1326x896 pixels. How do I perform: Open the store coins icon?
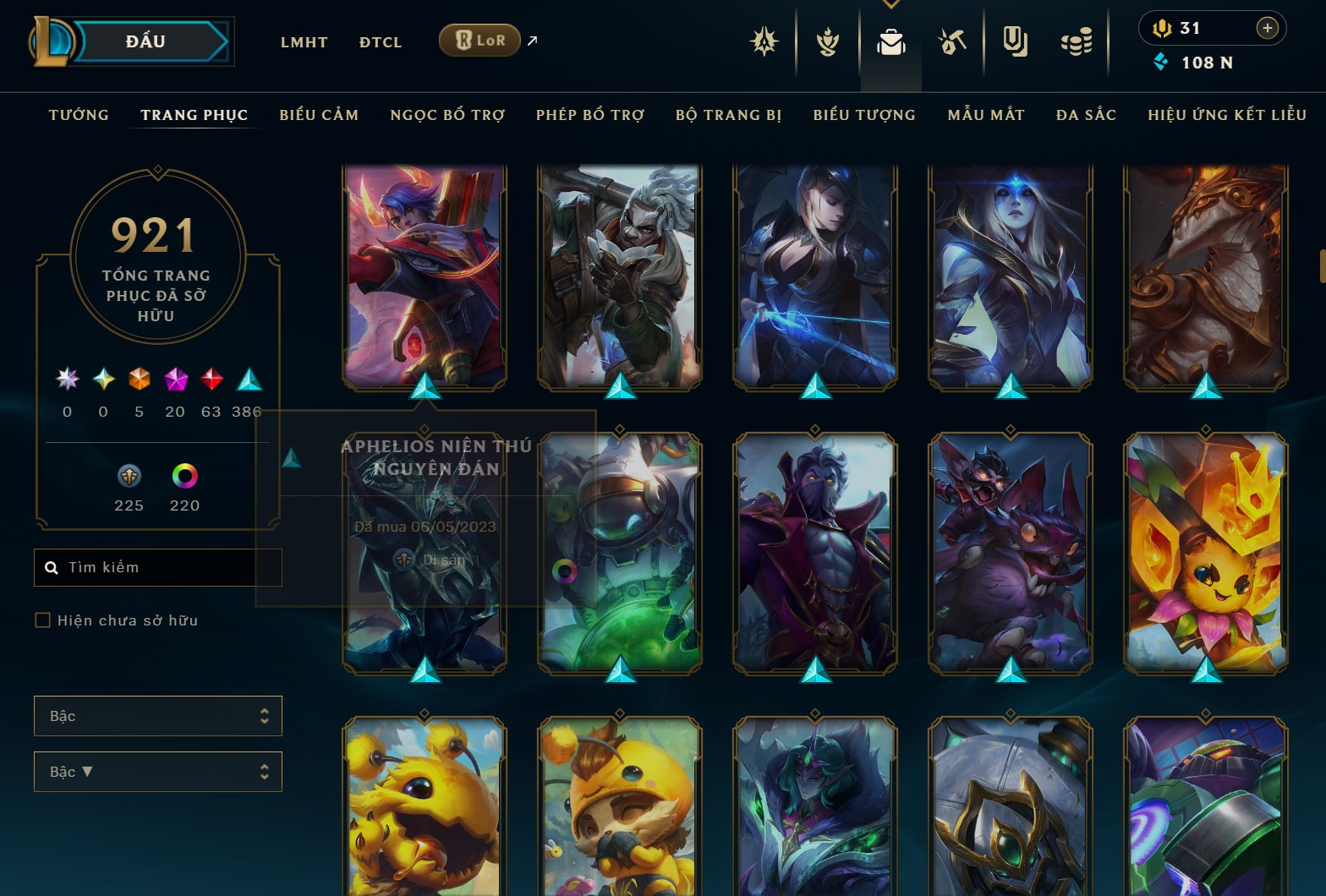click(1077, 41)
